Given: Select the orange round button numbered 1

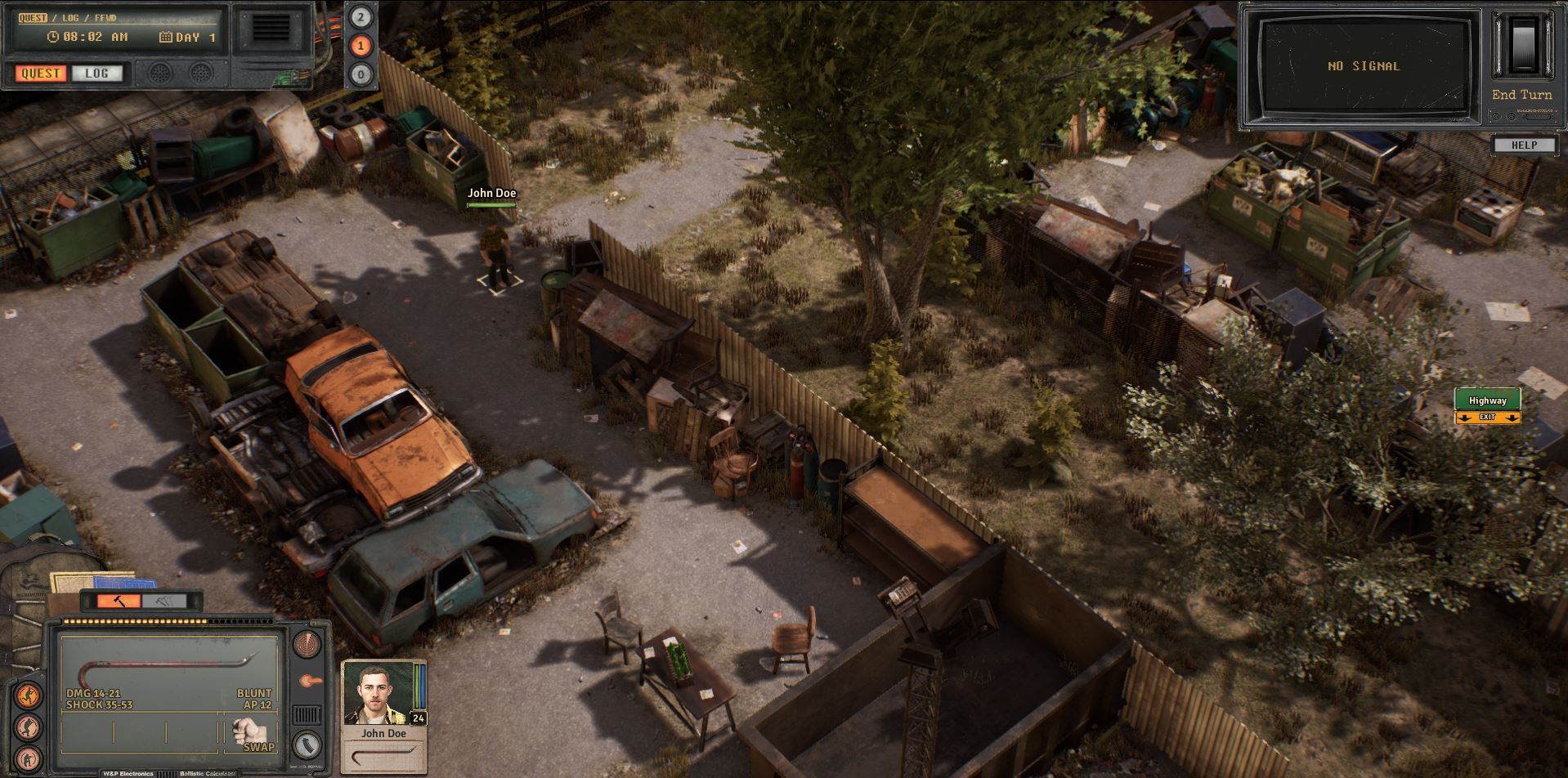Looking at the screenshot, I should coord(361,46).
